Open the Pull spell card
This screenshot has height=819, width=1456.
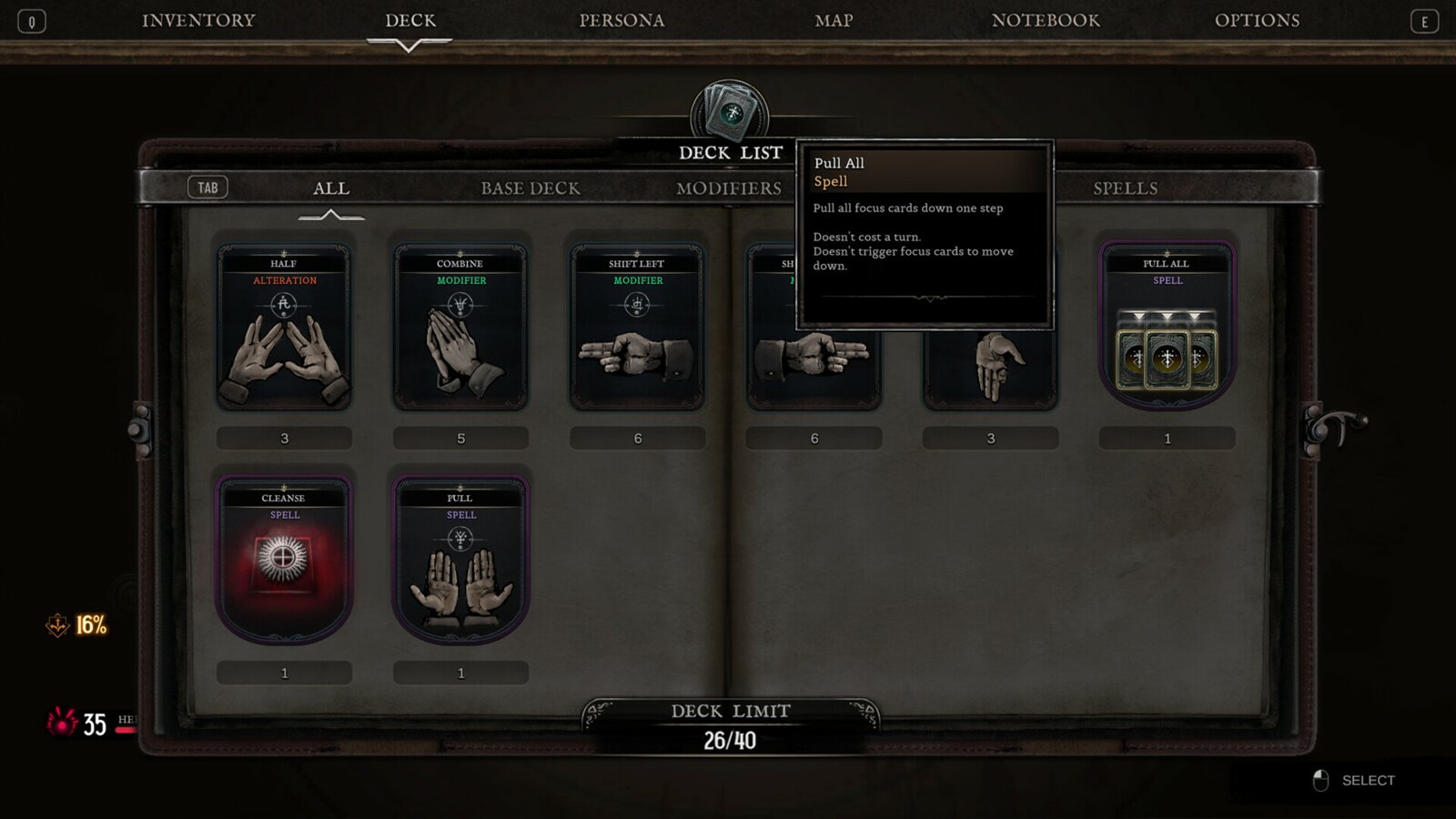tap(460, 560)
